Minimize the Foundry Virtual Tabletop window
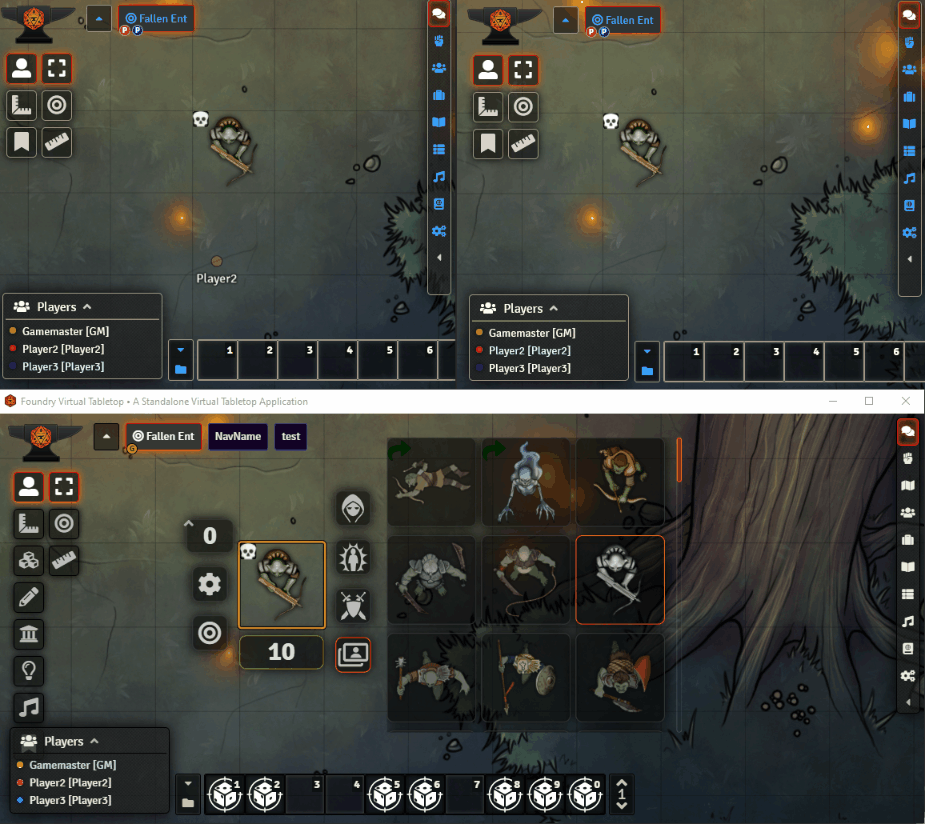This screenshot has height=824, width=925. (833, 401)
